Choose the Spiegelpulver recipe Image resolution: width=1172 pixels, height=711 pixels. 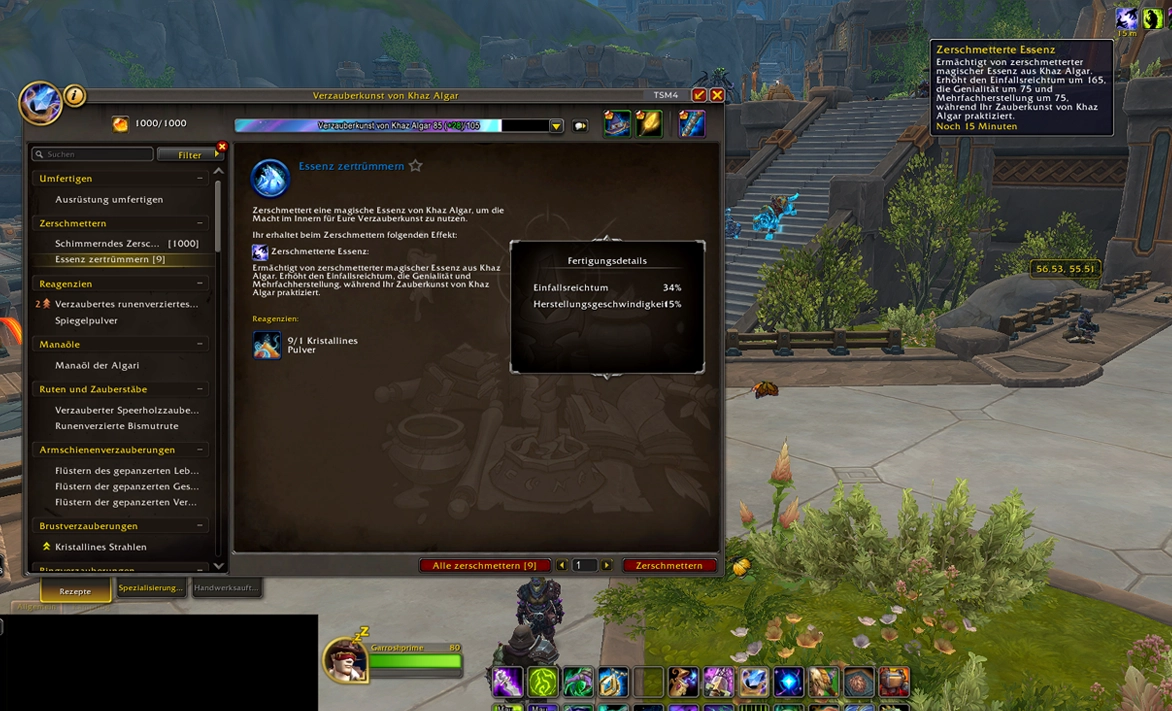point(86,320)
